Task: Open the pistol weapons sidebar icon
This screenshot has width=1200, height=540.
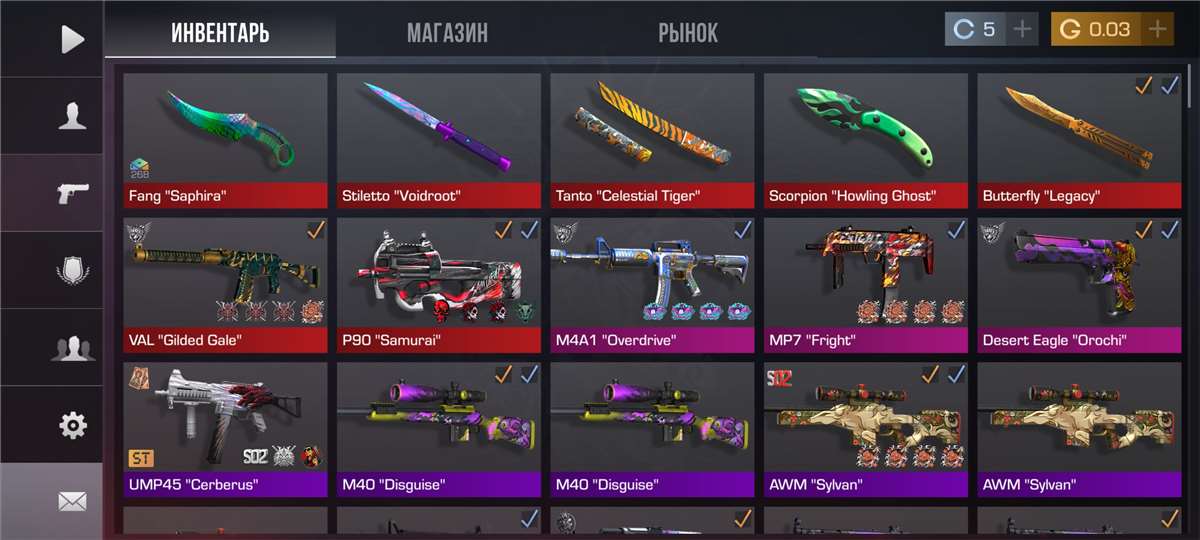Action: click(x=72, y=193)
